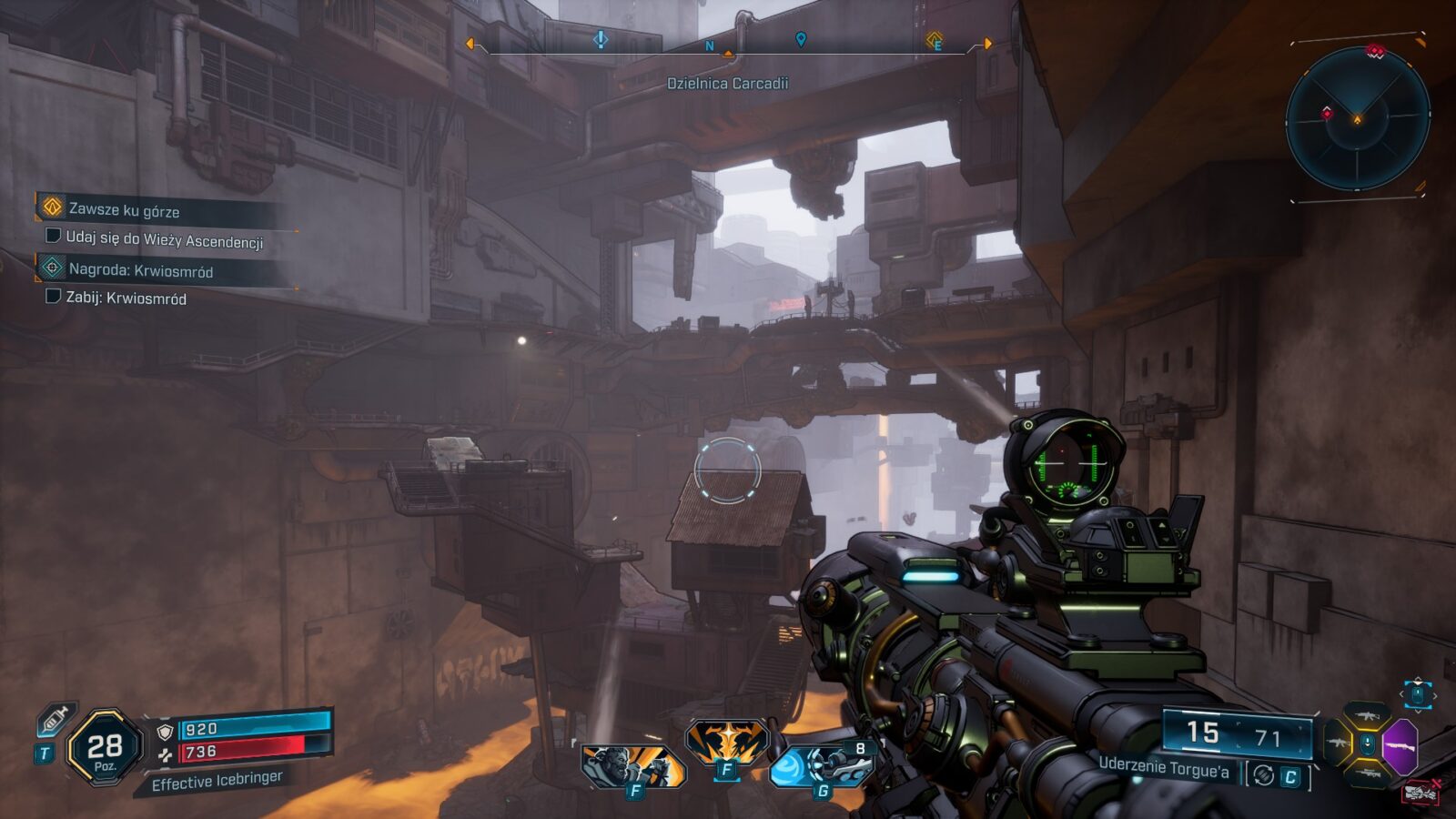Click the orange quest marker on compass

tap(934, 40)
